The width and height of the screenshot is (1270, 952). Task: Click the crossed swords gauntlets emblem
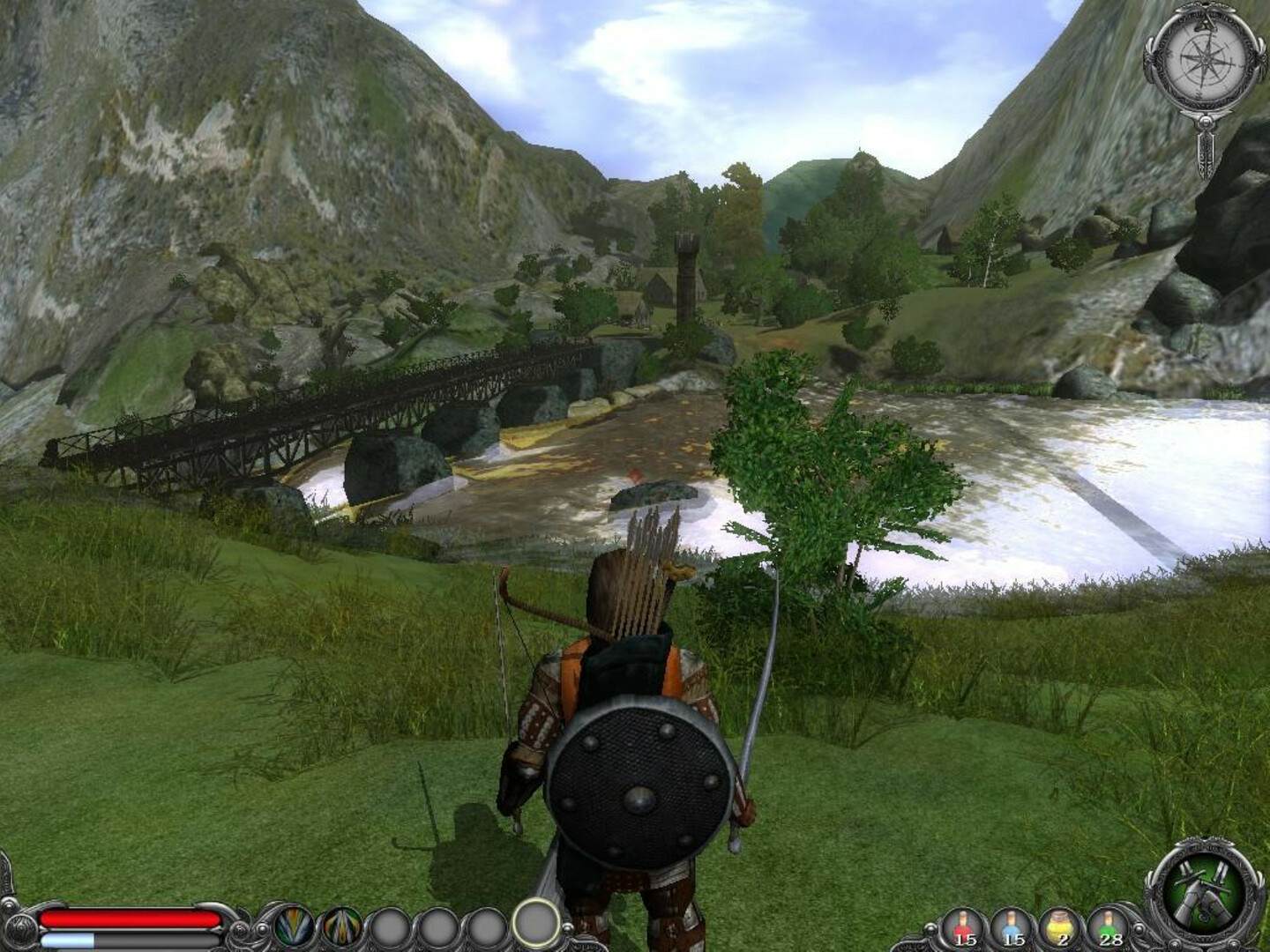1200,890
